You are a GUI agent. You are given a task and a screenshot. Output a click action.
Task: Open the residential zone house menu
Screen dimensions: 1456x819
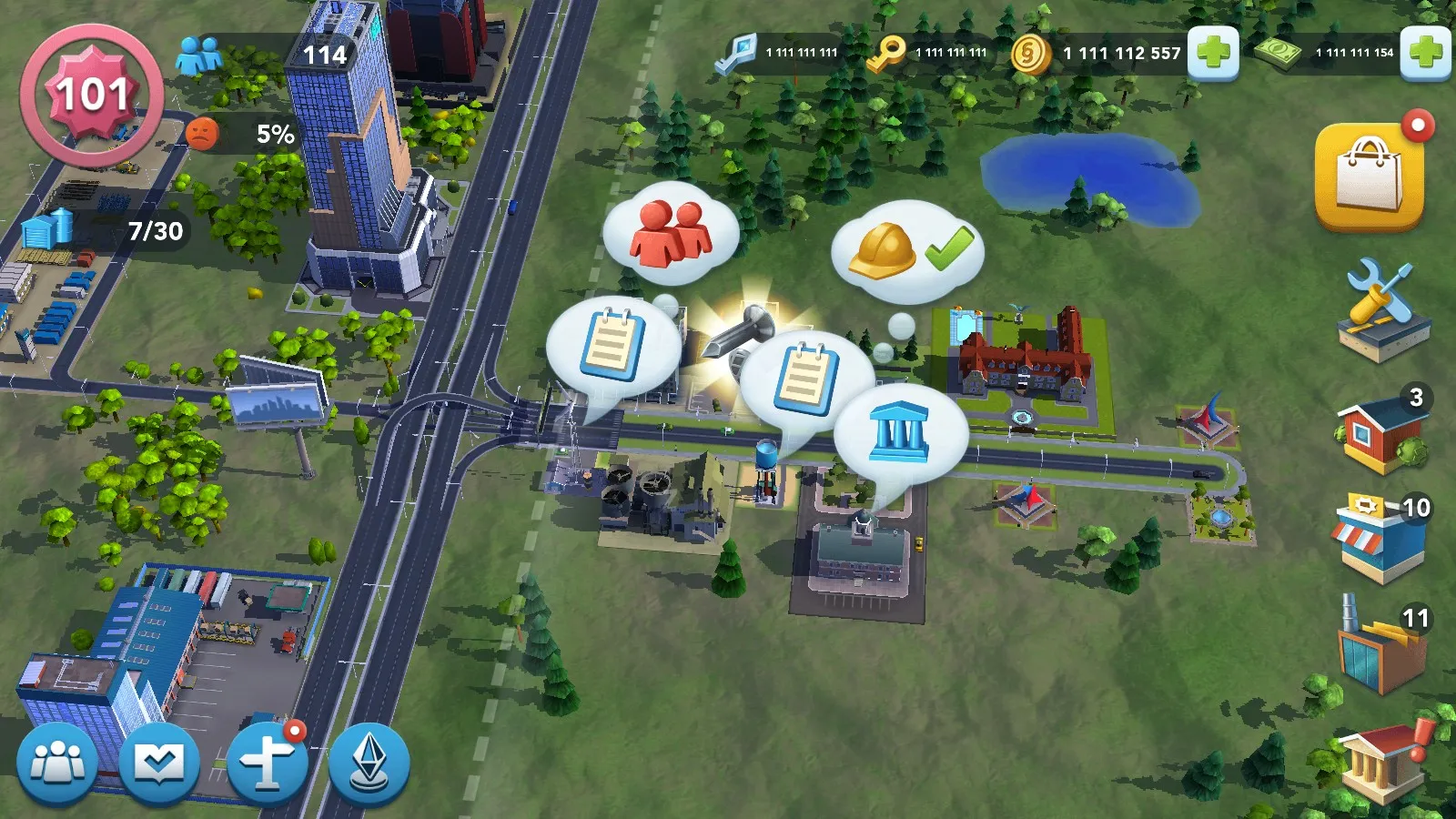(1380, 433)
